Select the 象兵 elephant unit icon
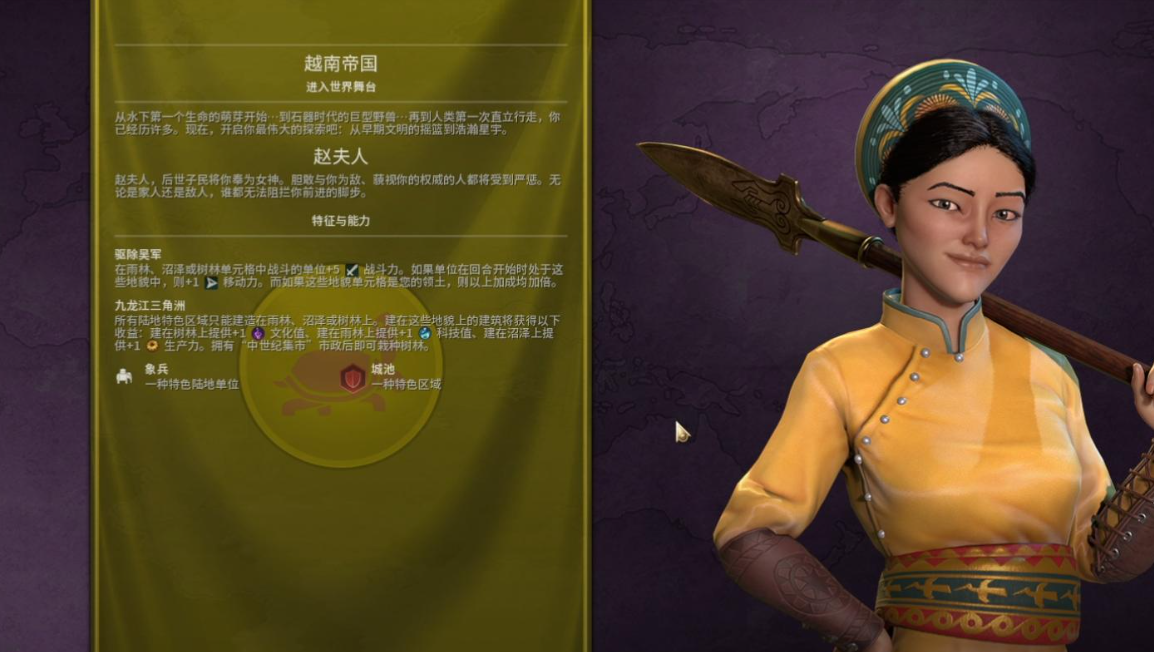The height and width of the screenshot is (652, 1154). click(x=125, y=376)
